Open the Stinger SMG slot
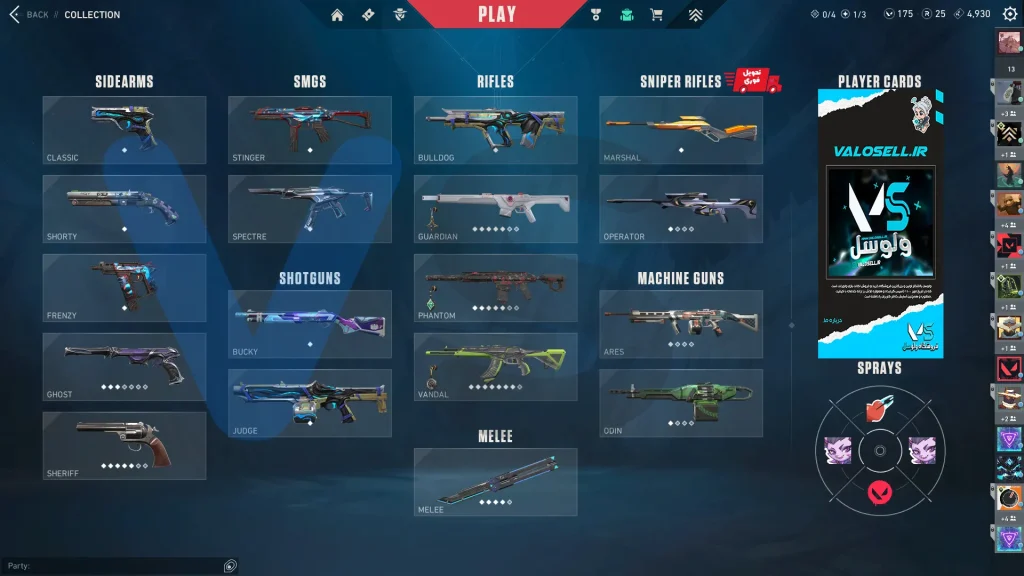The width and height of the screenshot is (1024, 576). pyautogui.click(x=309, y=130)
